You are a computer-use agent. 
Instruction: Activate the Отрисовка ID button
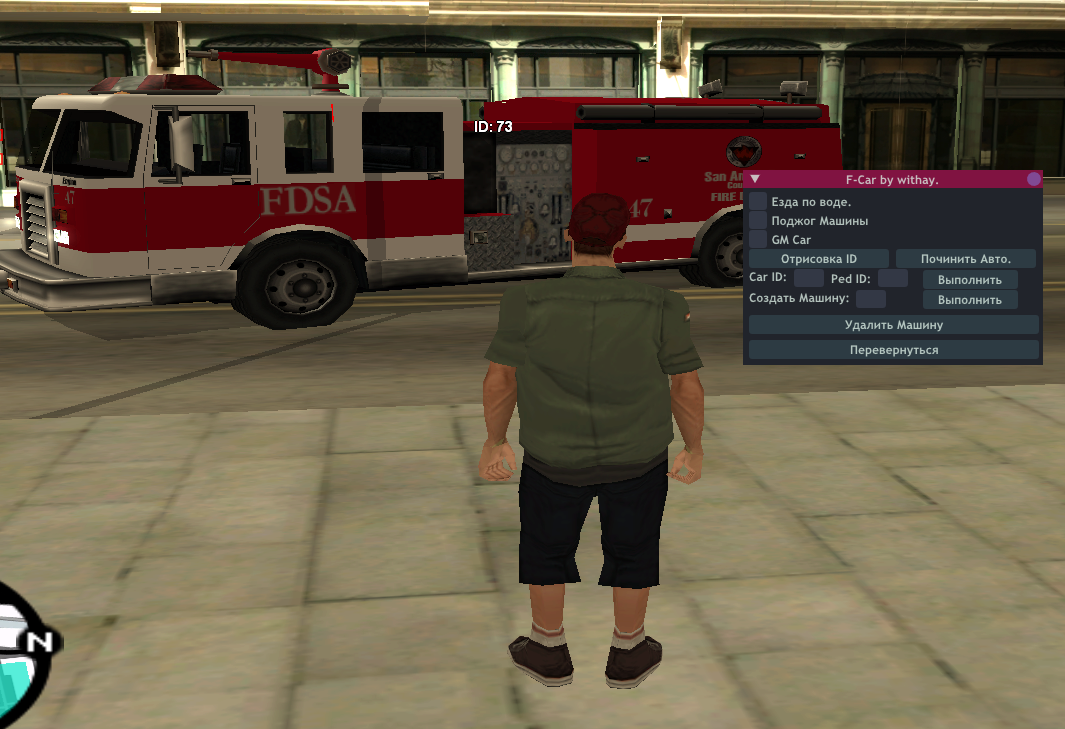click(x=819, y=259)
